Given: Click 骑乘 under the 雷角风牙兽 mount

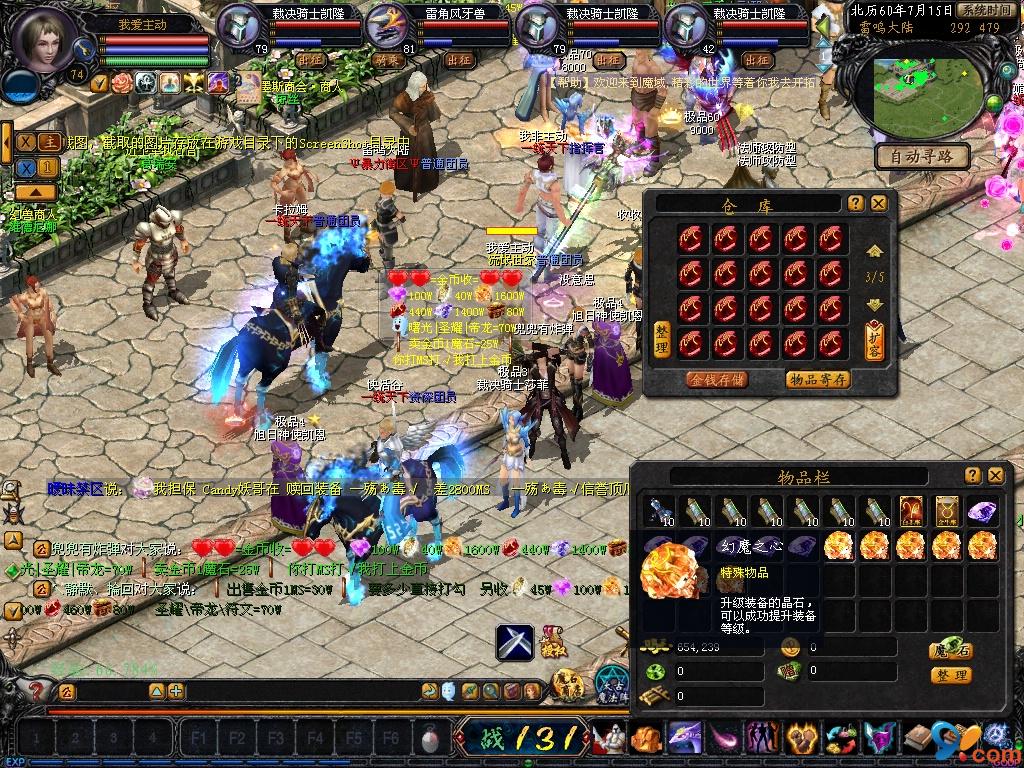Looking at the screenshot, I should click(x=388, y=60).
